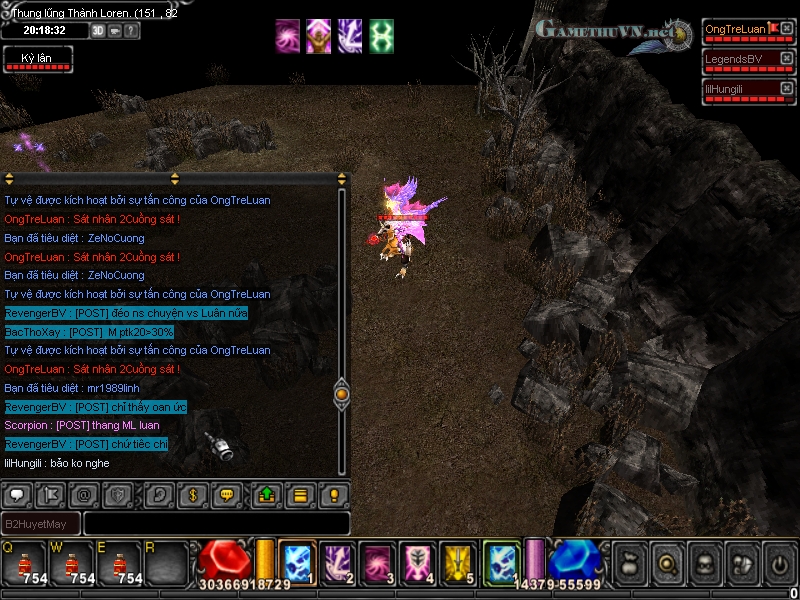Toggle the 3D view button
The height and width of the screenshot is (600, 800).
pyautogui.click(x=99, y=31)
